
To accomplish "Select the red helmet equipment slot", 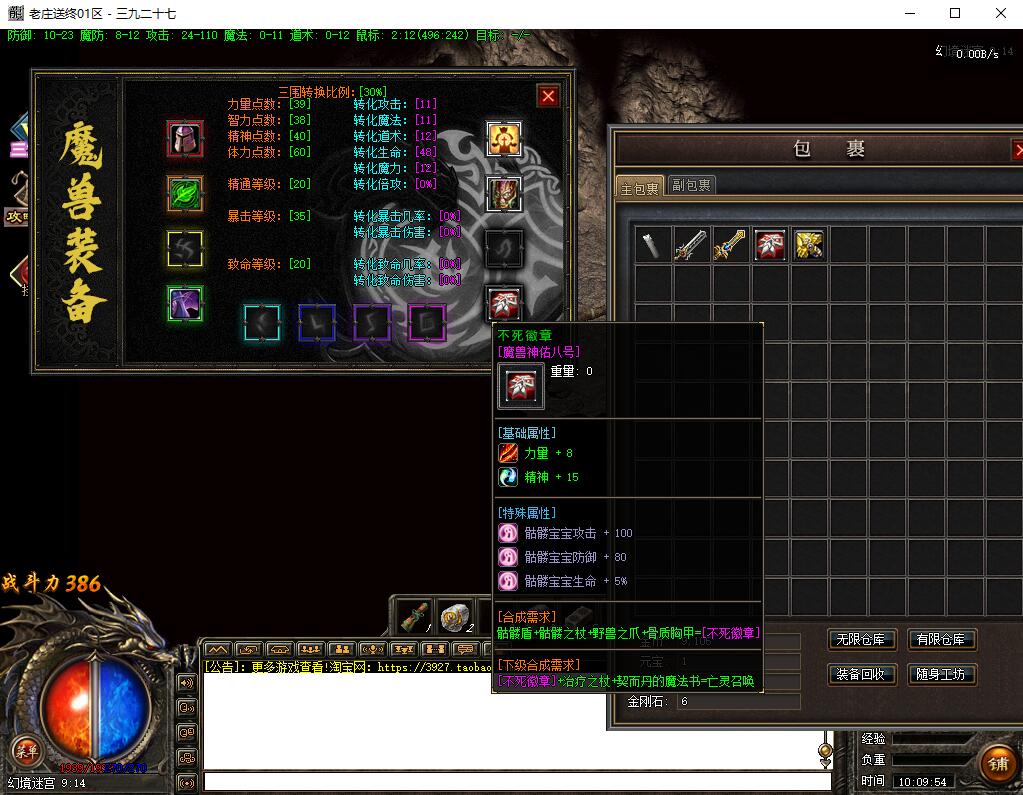I will coord(185,139).
